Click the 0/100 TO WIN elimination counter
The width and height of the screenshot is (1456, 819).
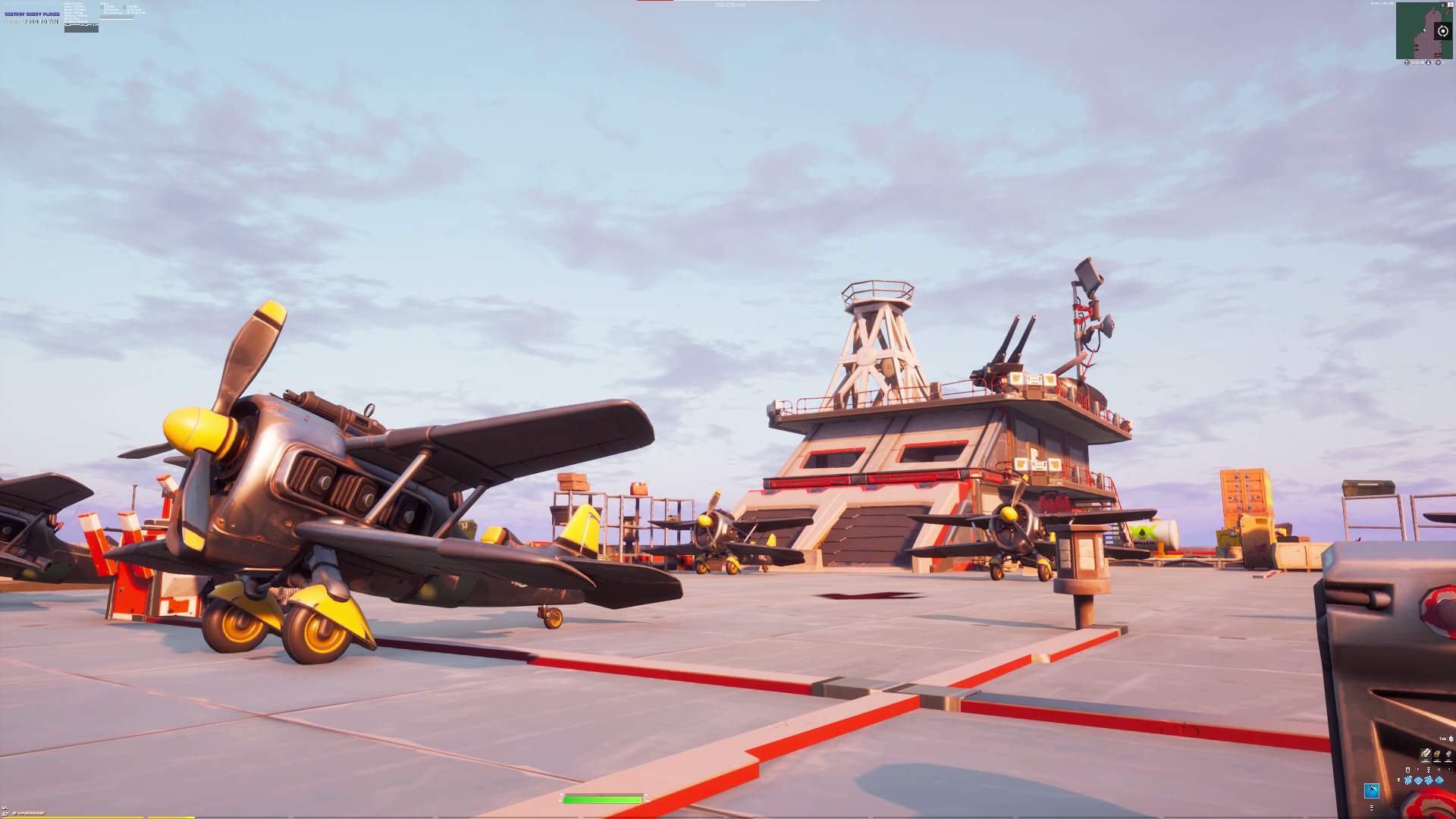tap(33, 21)
